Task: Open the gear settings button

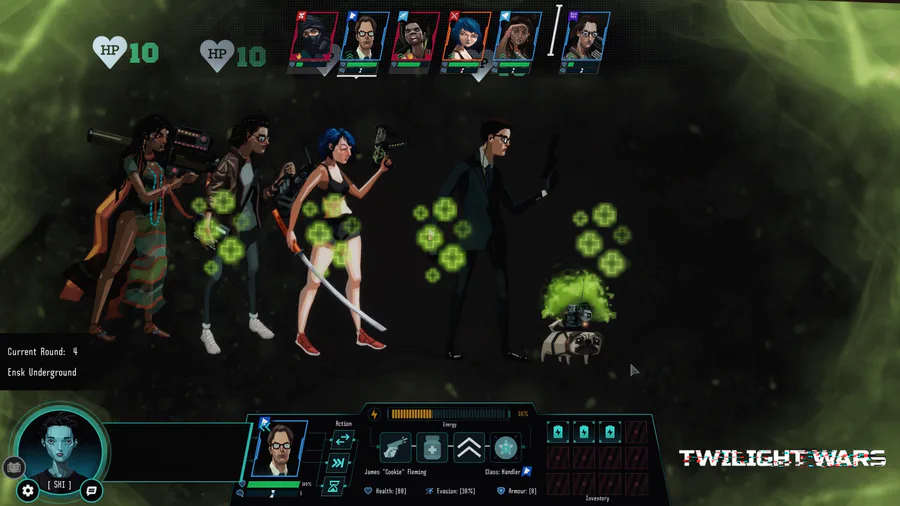Action: pyautogui.click(x=28, y=491)
